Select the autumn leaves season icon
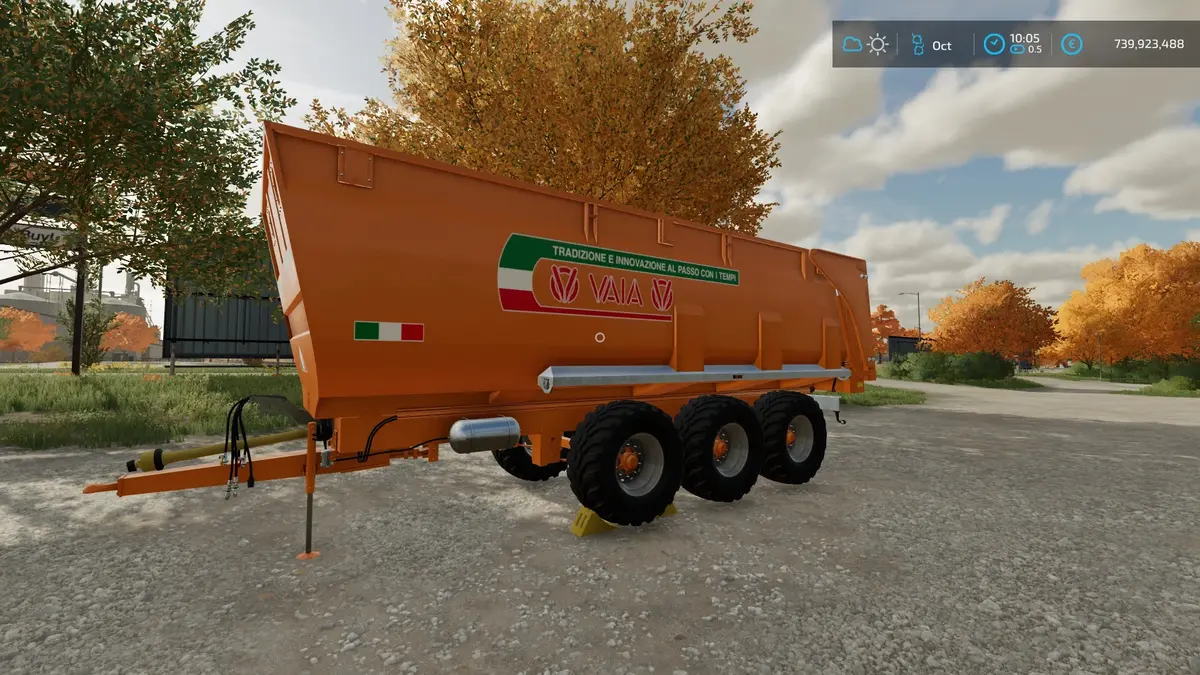The width and height of the screenshot is (1200, 675). [x=917, y=44]
